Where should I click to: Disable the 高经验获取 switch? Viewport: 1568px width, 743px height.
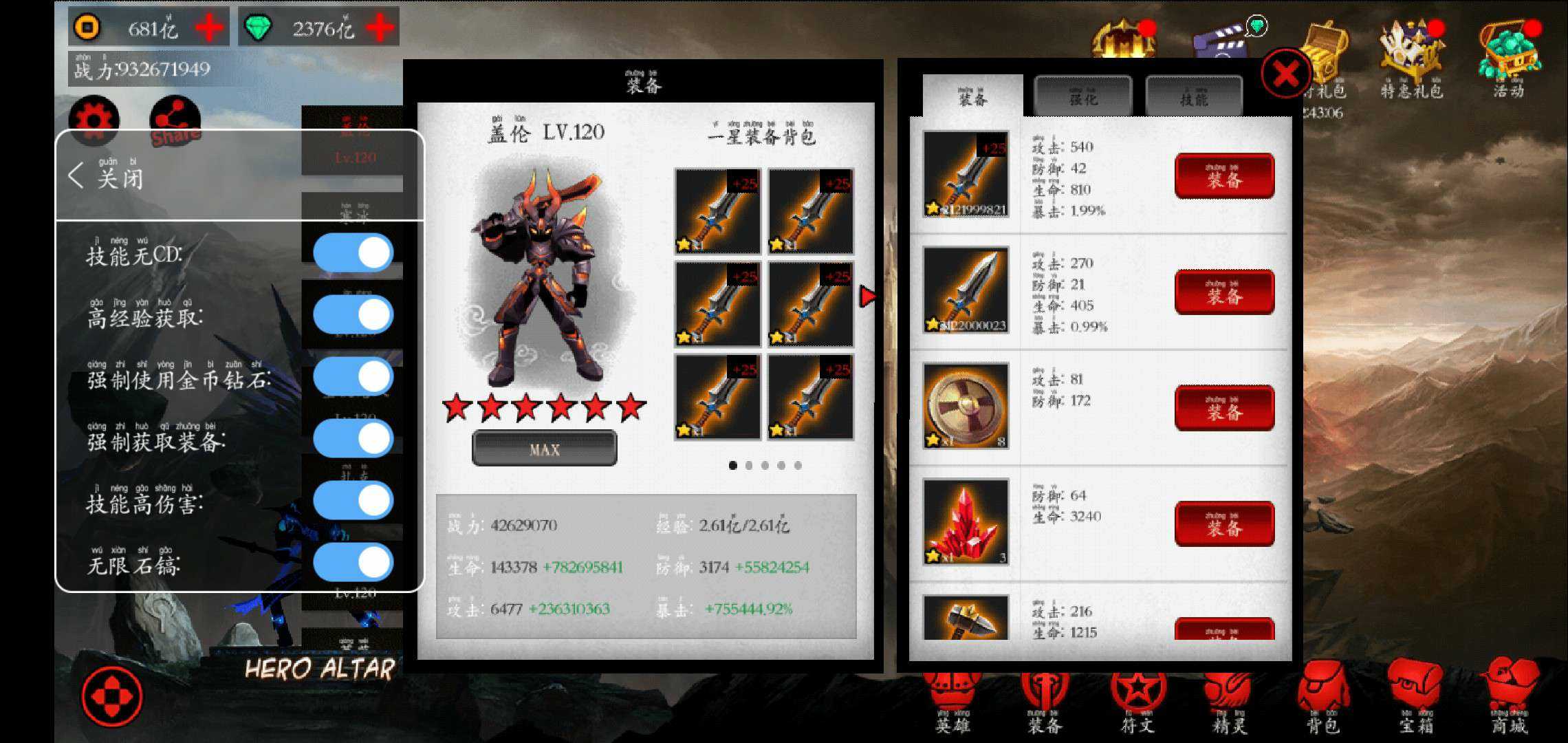coord(353,312)
